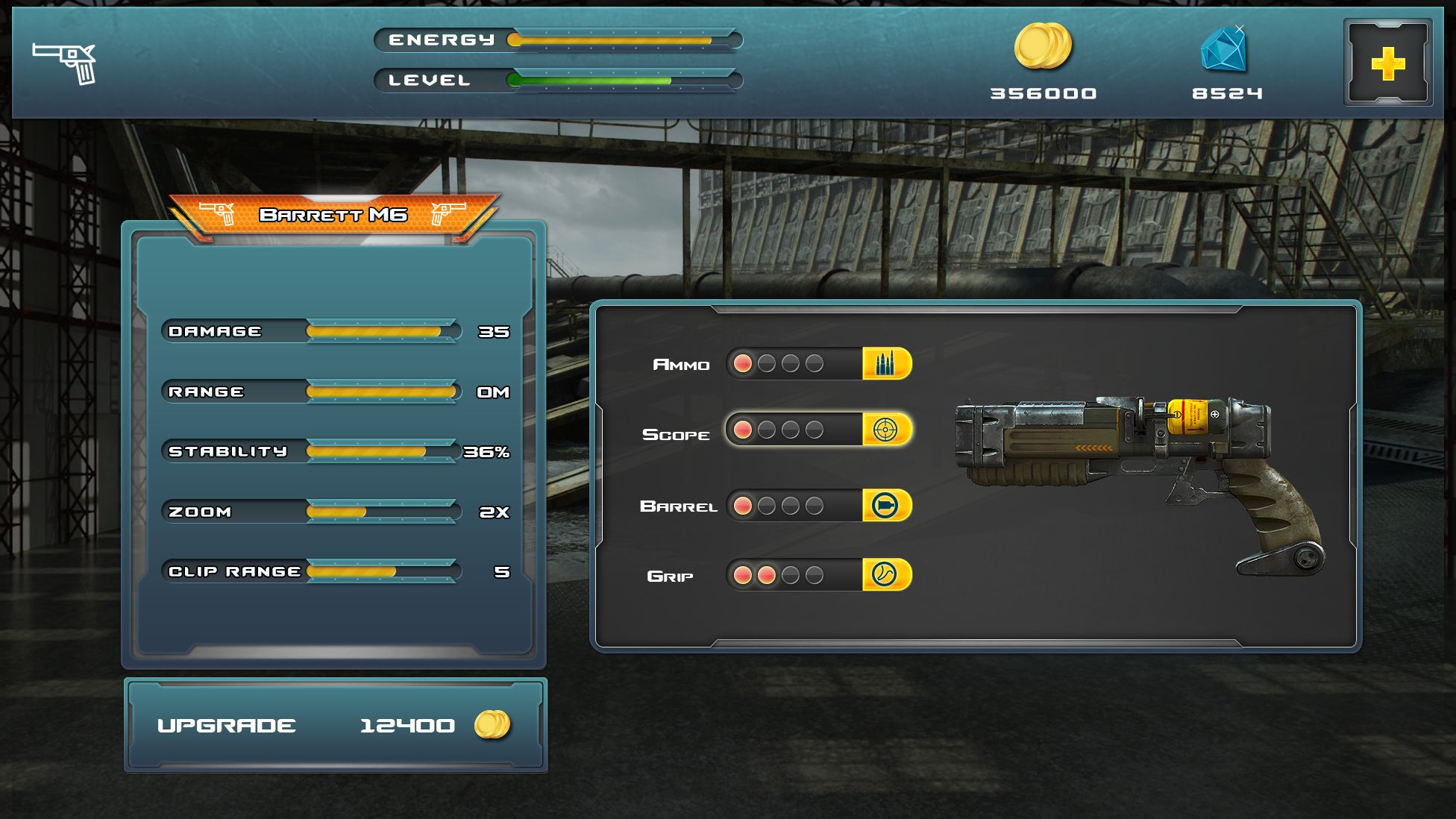Choose the Scope upgrade crosshair icon
Image resolution: width=1456 pixels, height=819 pixels.
[886, 430]
